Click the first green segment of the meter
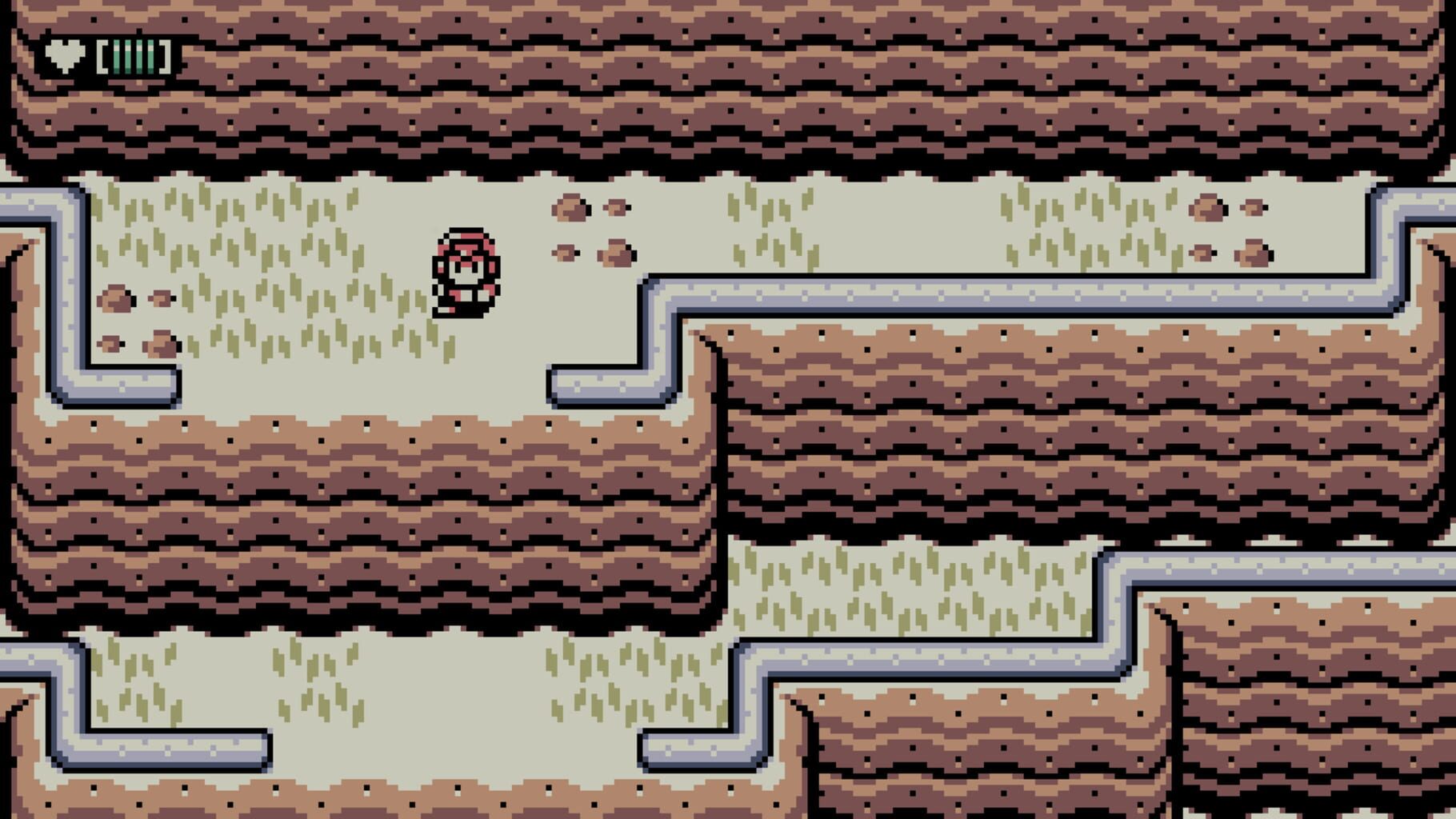Screen dimensions: 1456x819 click(x=116, y=57)
